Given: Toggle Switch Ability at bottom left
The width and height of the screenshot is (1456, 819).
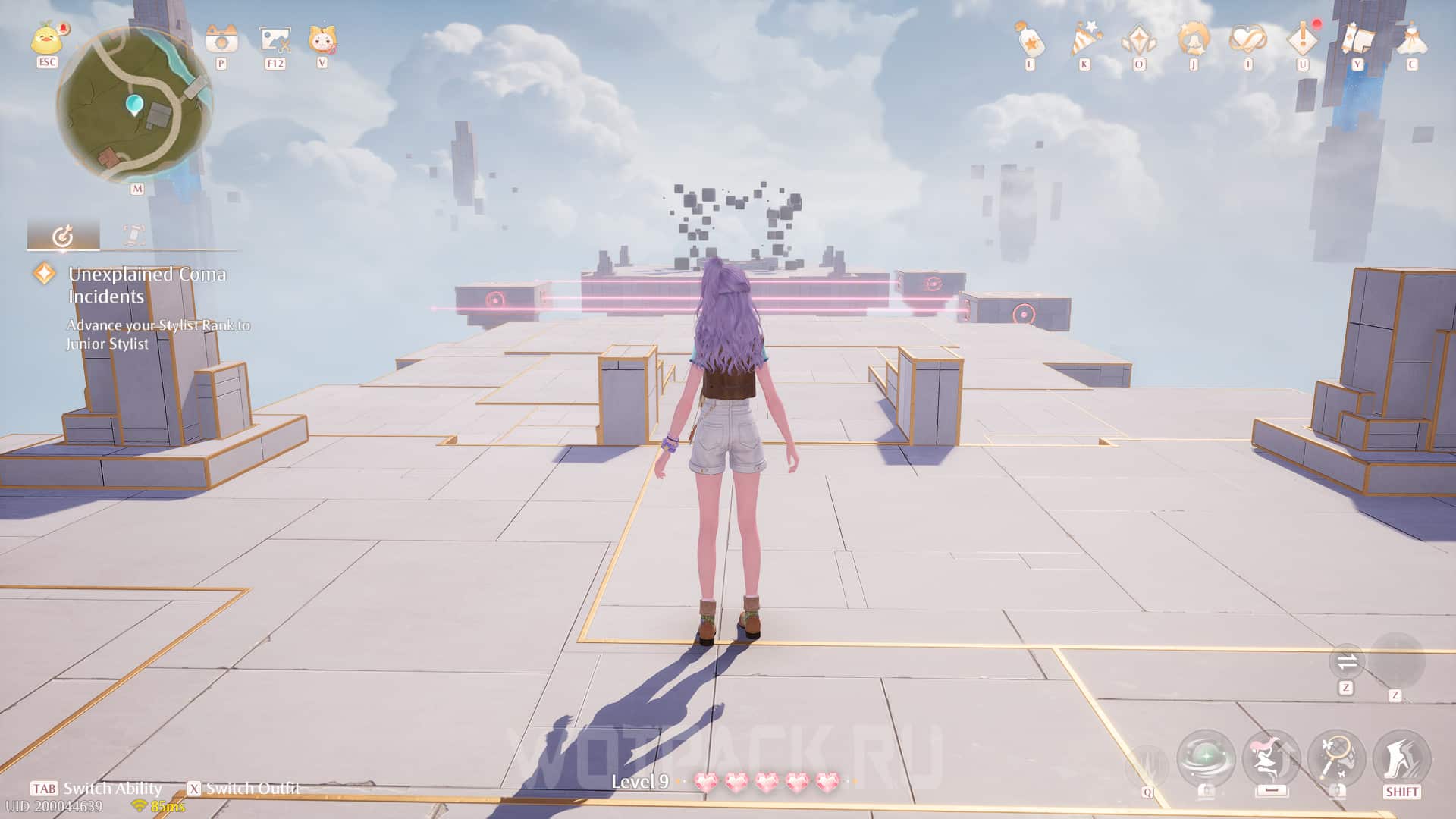Looking at the screenshot, I should (95, 788).
